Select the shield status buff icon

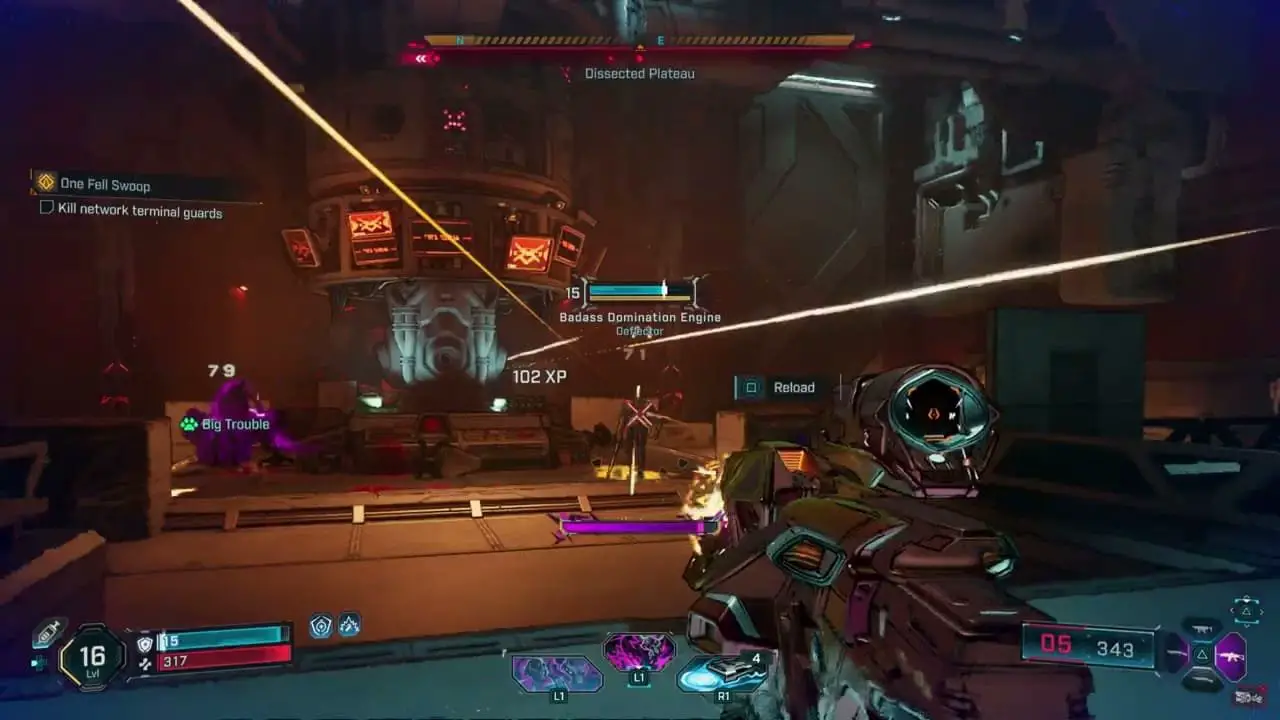321,626
